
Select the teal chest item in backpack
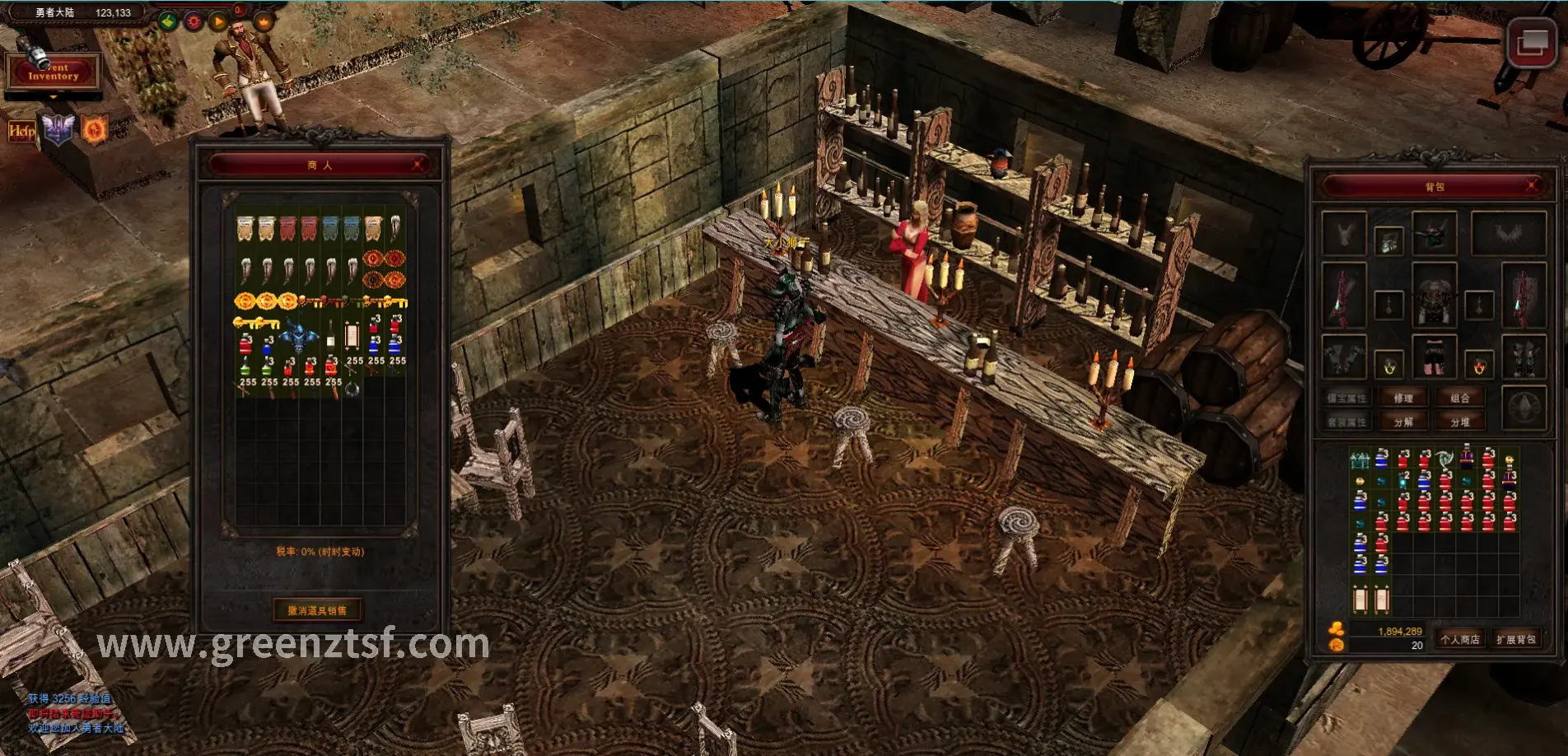pyautogui.click(x=1360, y=459)
